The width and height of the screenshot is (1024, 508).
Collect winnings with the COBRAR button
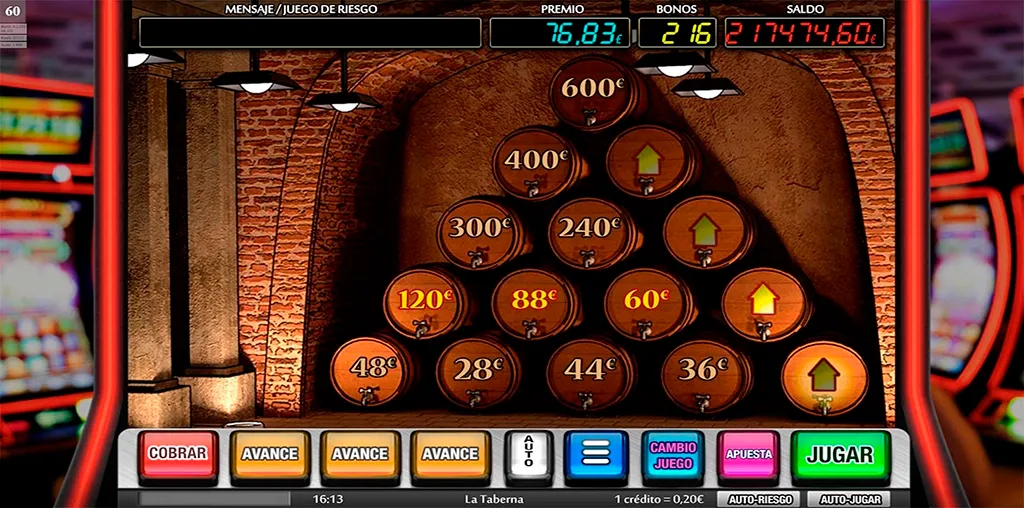pos(177,454)
